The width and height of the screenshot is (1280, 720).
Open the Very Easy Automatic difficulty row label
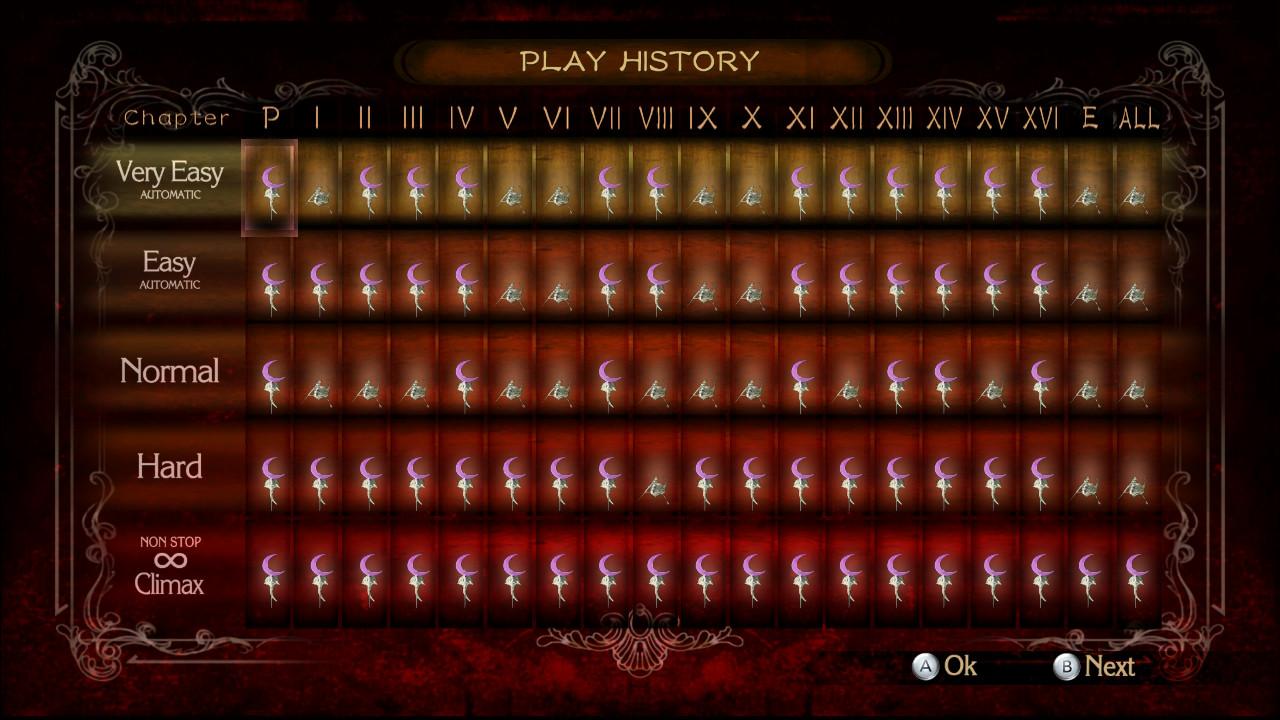170,178
